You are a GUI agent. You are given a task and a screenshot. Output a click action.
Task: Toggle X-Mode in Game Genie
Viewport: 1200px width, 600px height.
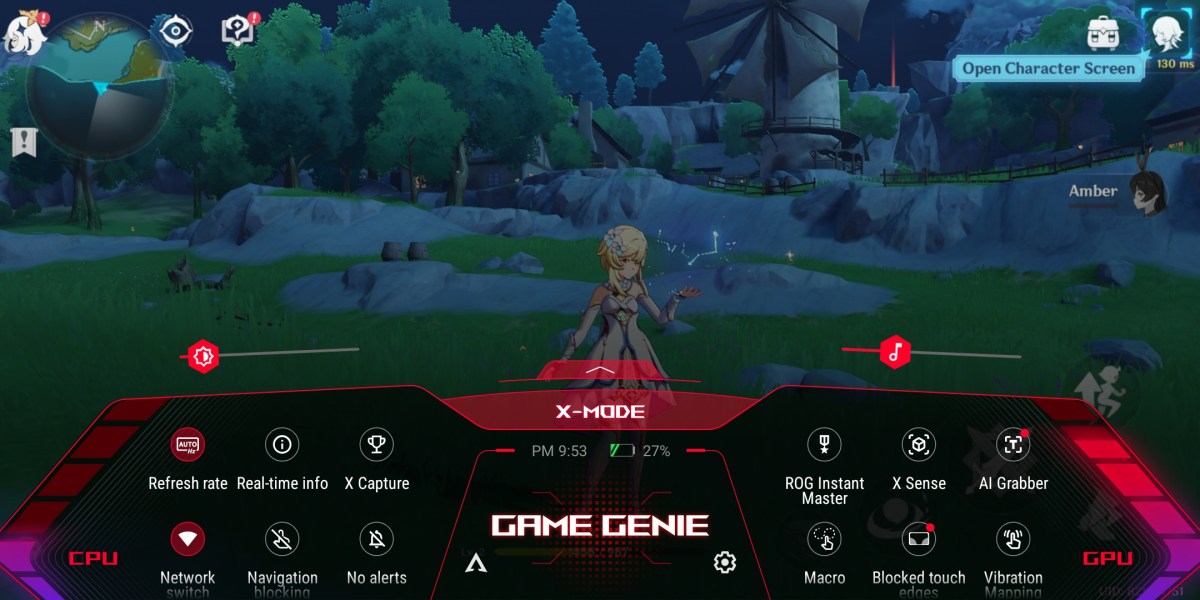(600, 411)
